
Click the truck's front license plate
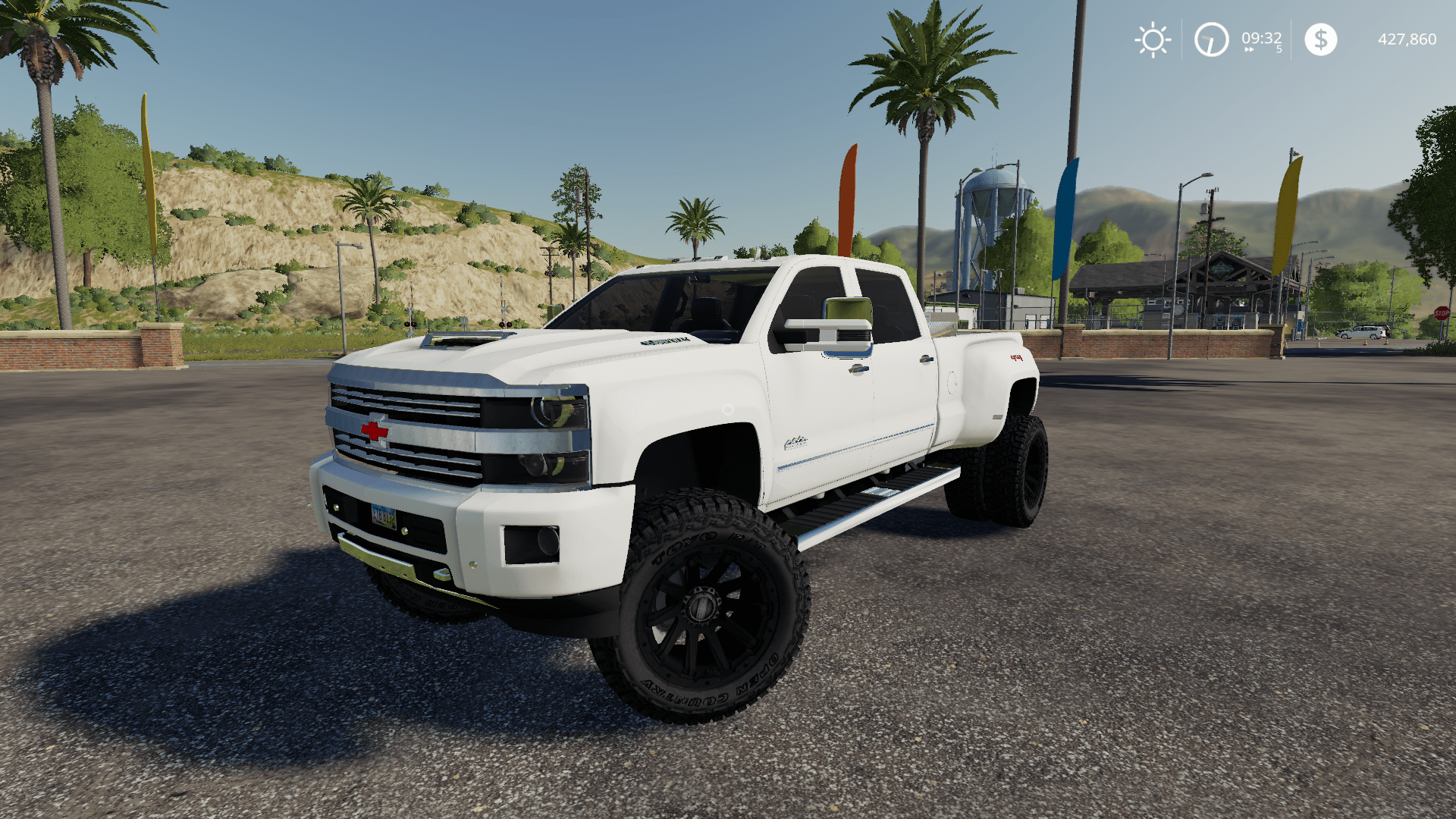(383, 516)
